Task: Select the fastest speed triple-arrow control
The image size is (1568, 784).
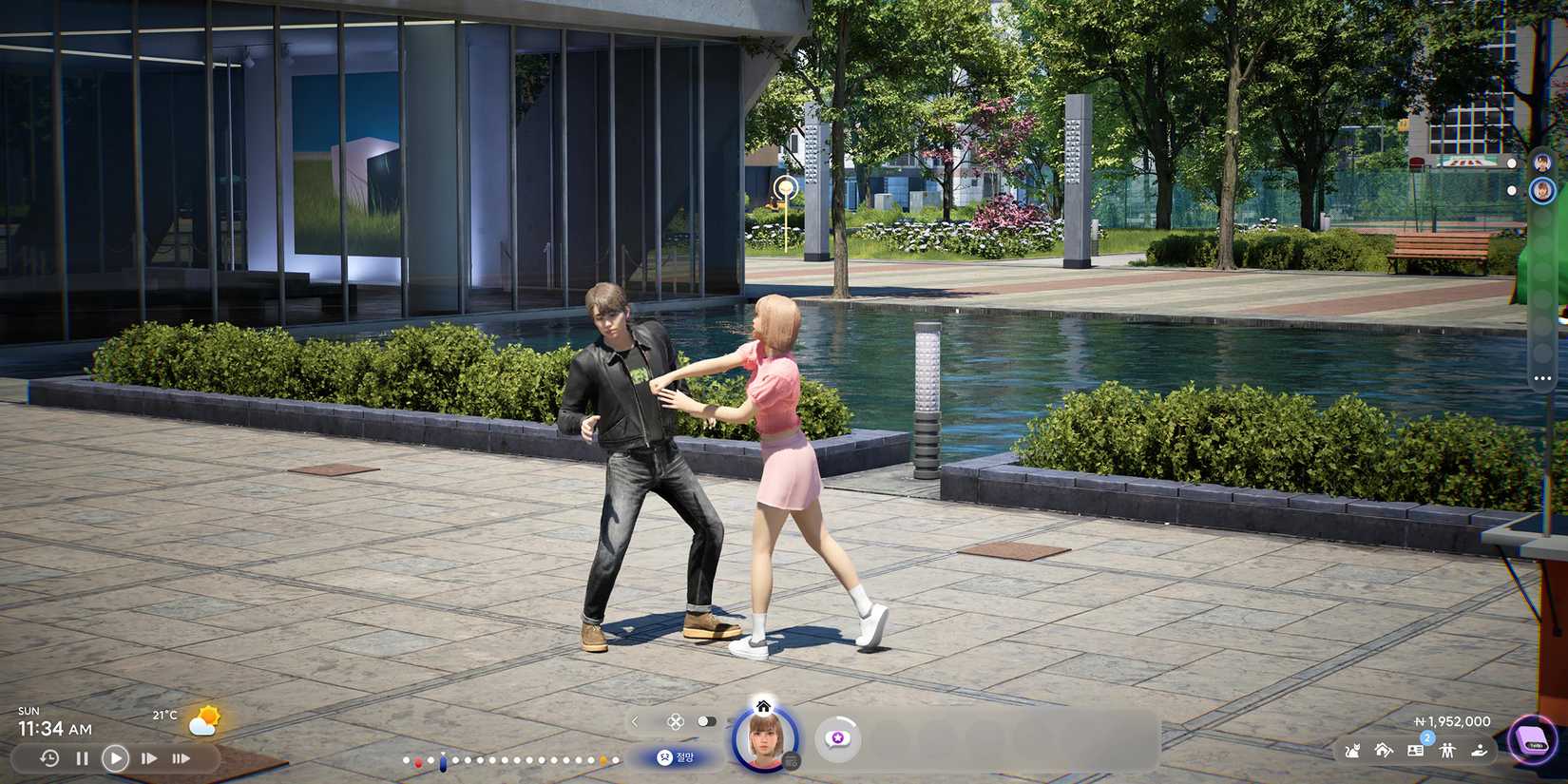Action: pos(181,758)
